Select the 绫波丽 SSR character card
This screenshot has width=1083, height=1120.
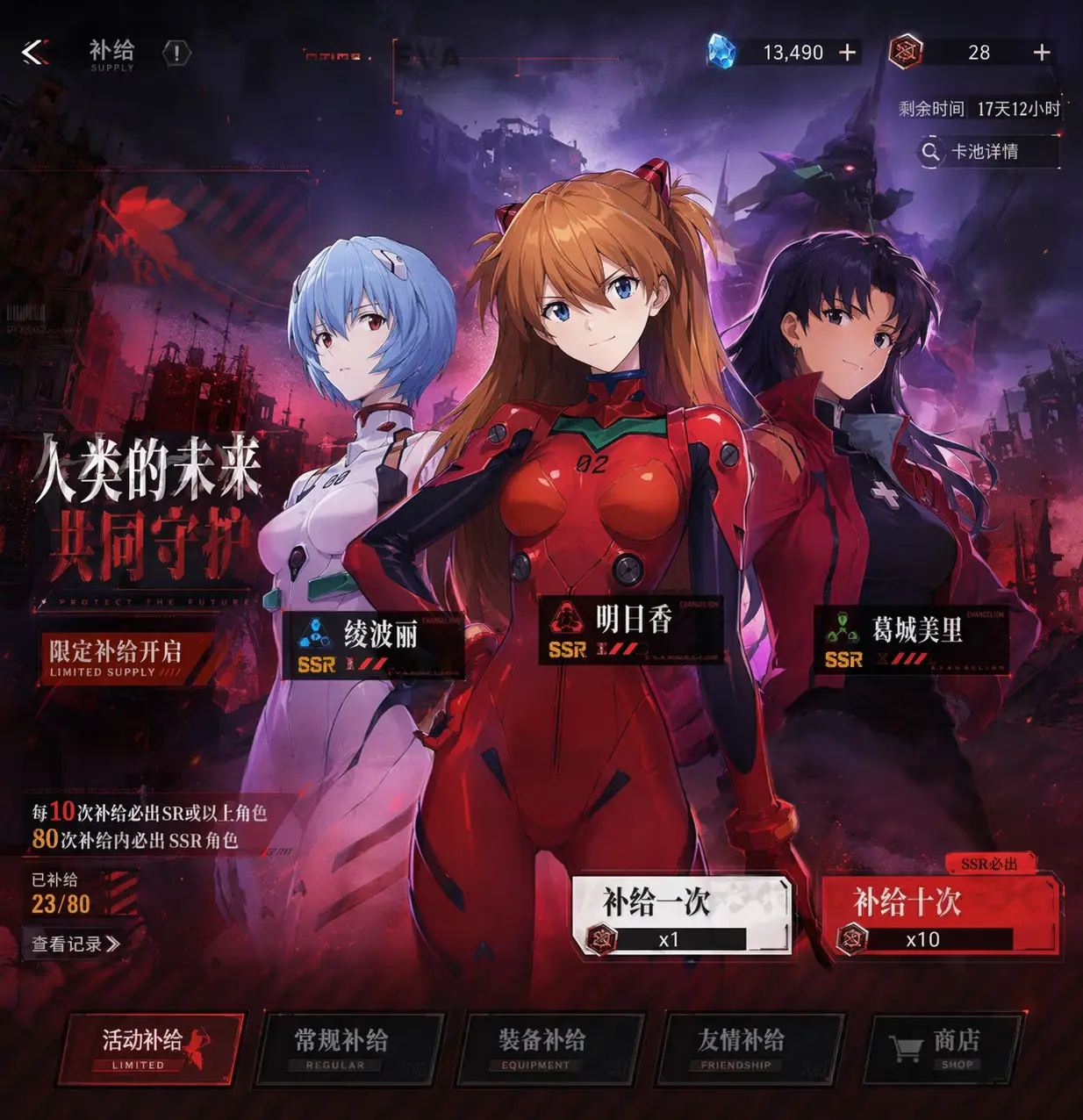[x=373, y=646]
